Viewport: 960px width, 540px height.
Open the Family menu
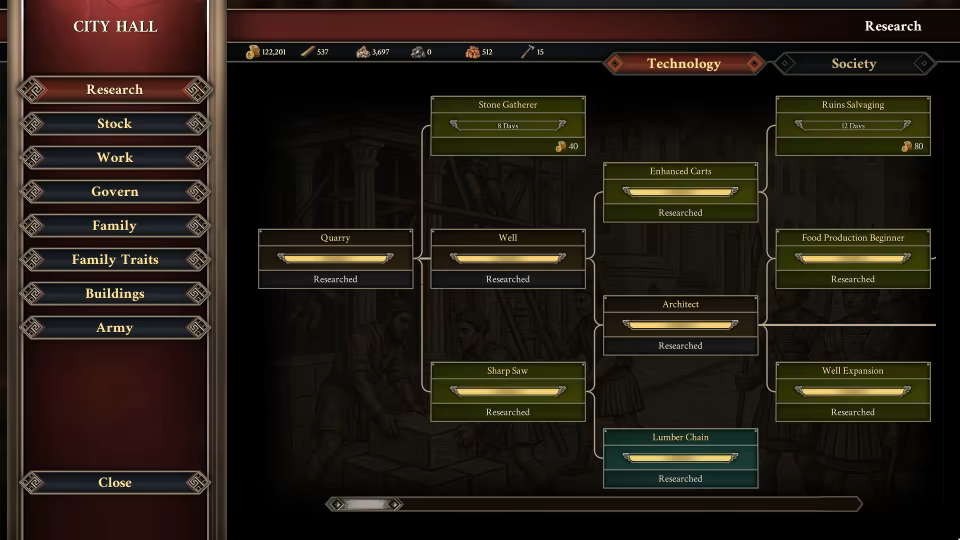coord(114,226)
